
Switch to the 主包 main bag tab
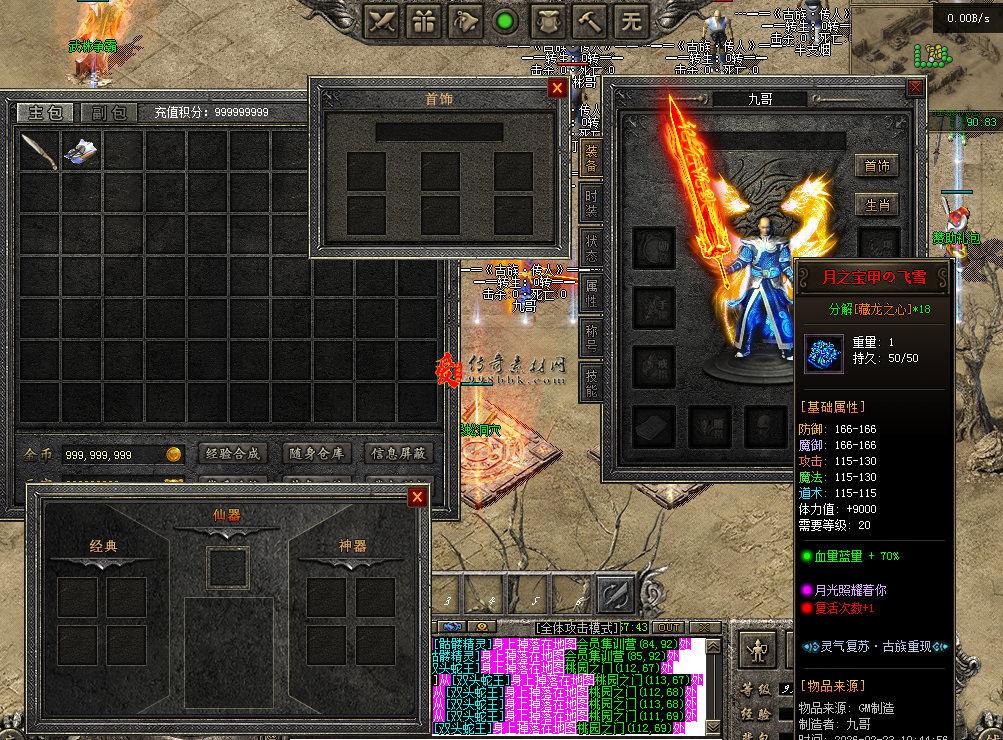[x=44, y=112]
